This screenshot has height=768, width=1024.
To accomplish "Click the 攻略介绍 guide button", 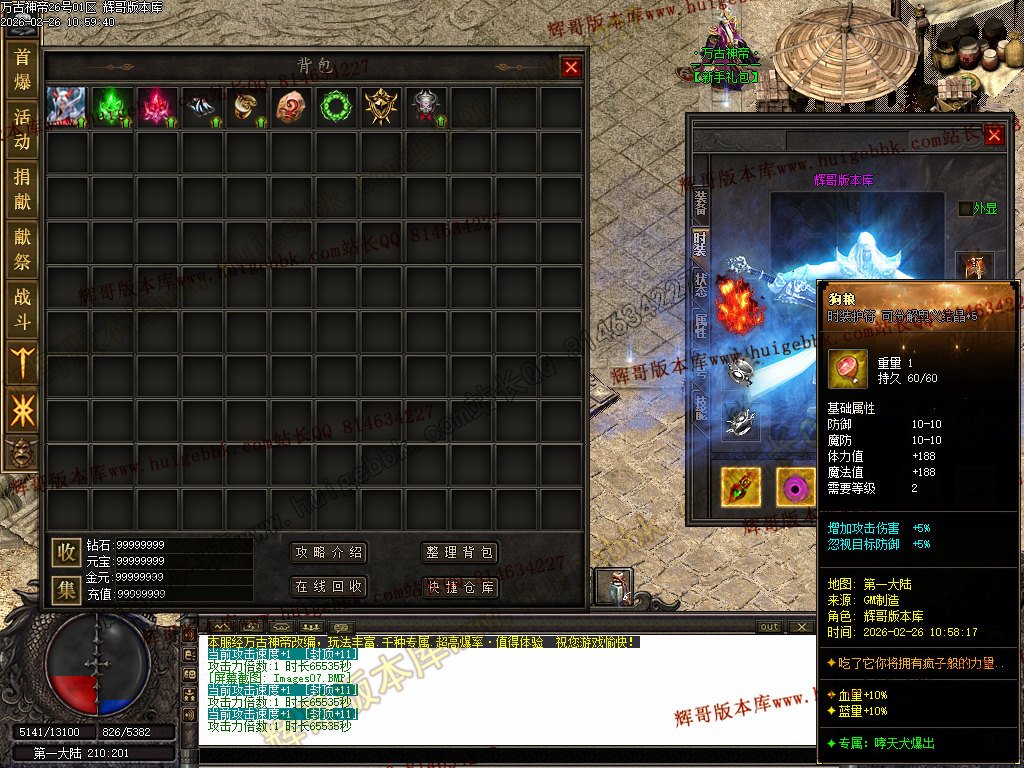I will (x=328, y=553).
